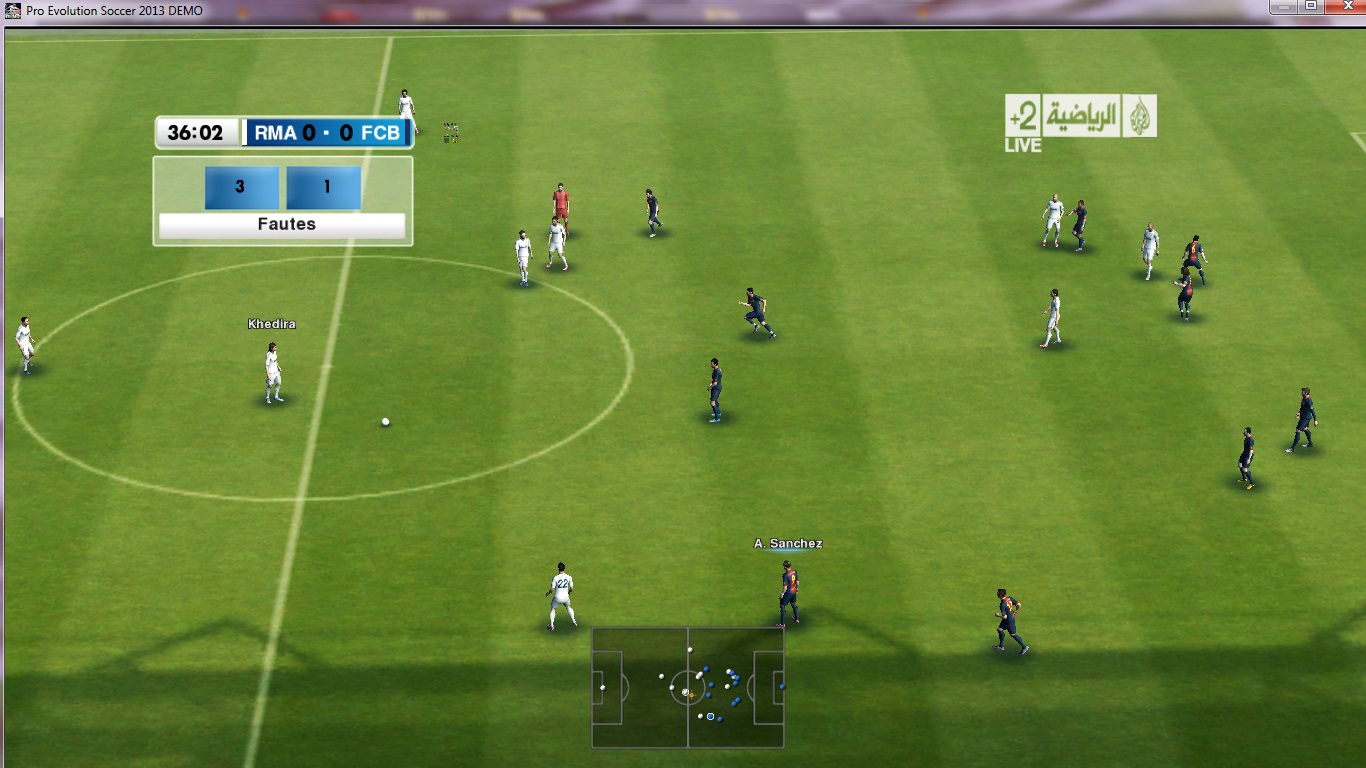
Task: Click the A. Sanchez player name label
Action: tap(789, 543)
